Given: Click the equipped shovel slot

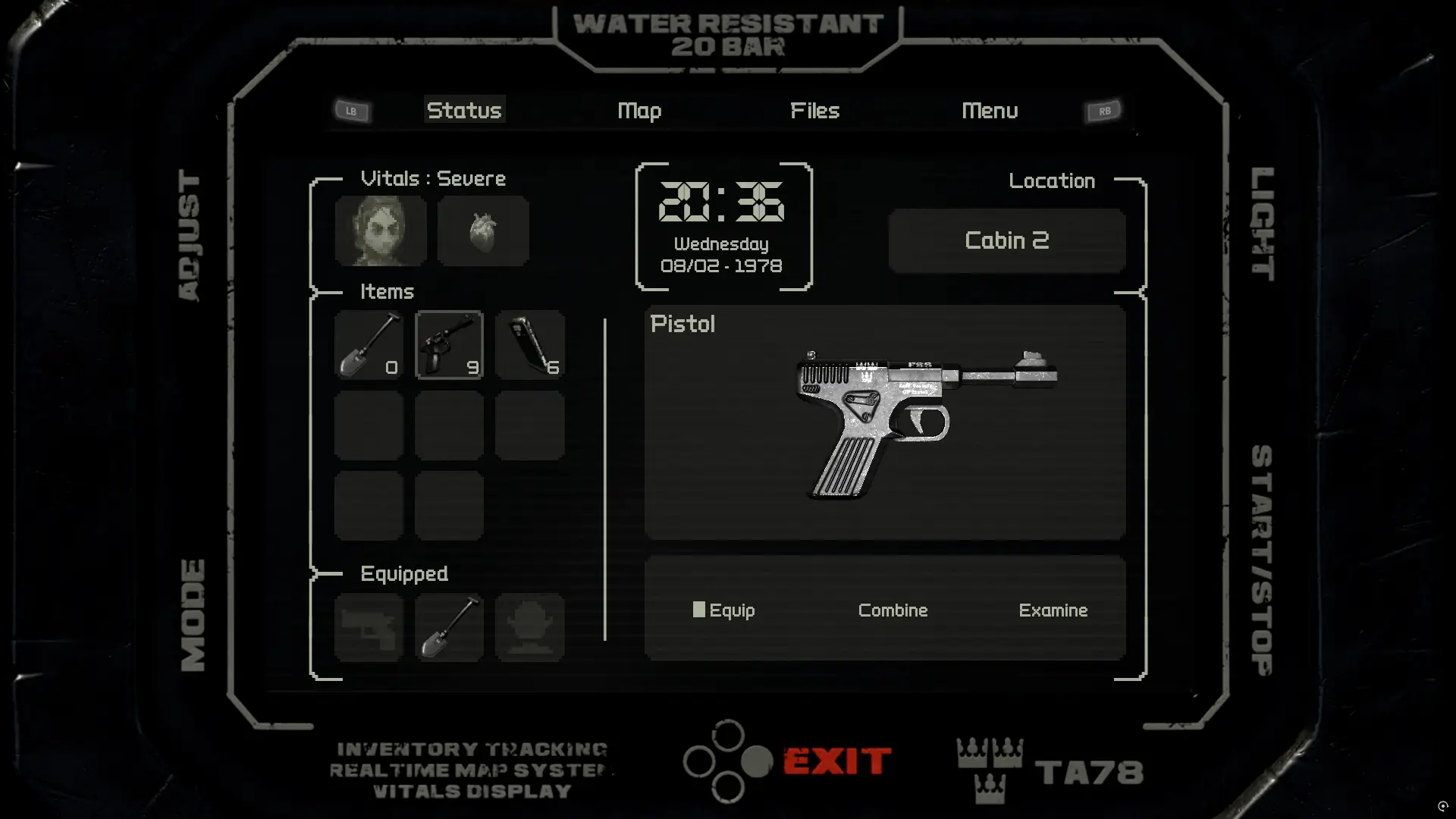Looking at the screenshot, I should tap(450, 628).
